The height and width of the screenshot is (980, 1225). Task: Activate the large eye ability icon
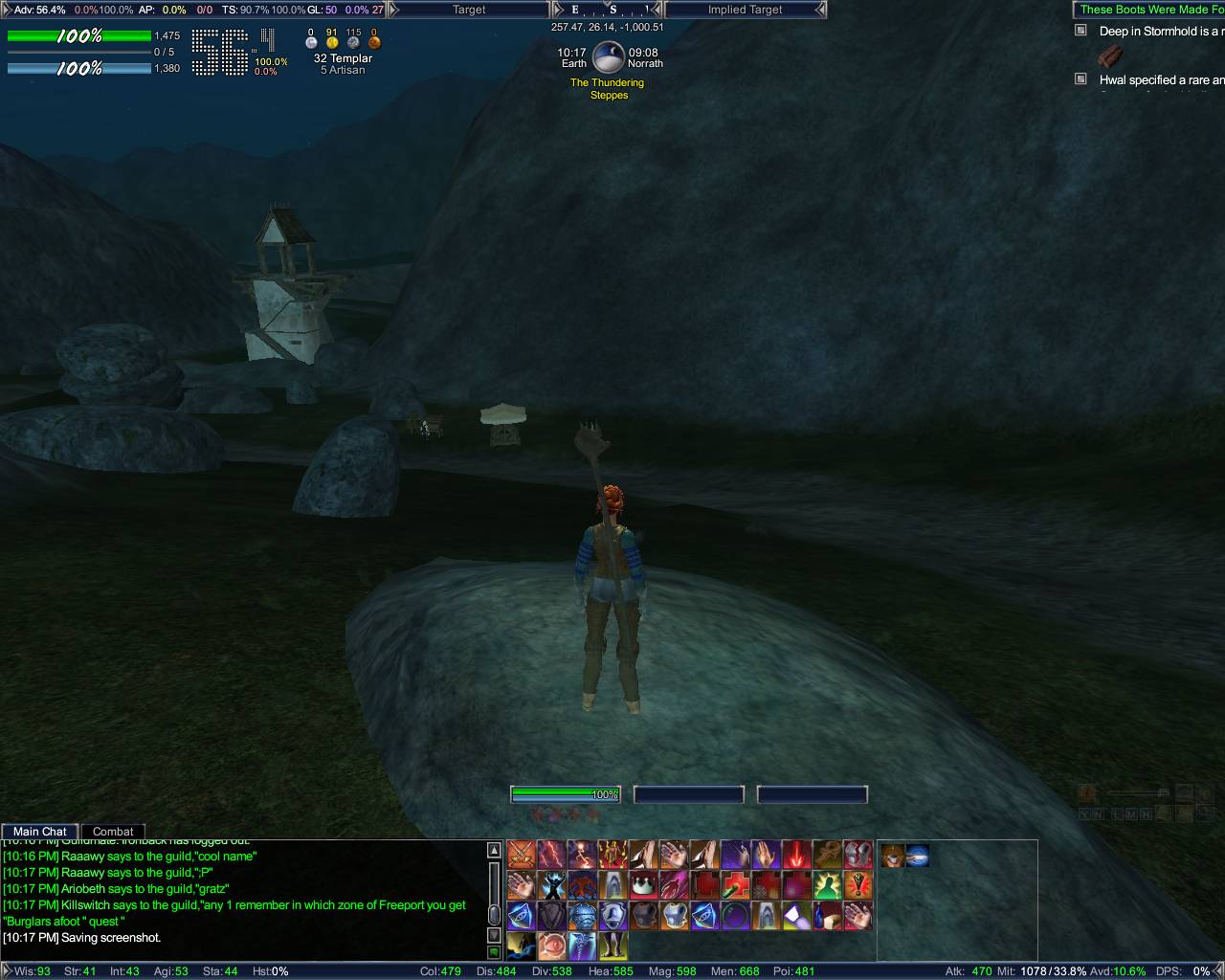tap(552, 946)
